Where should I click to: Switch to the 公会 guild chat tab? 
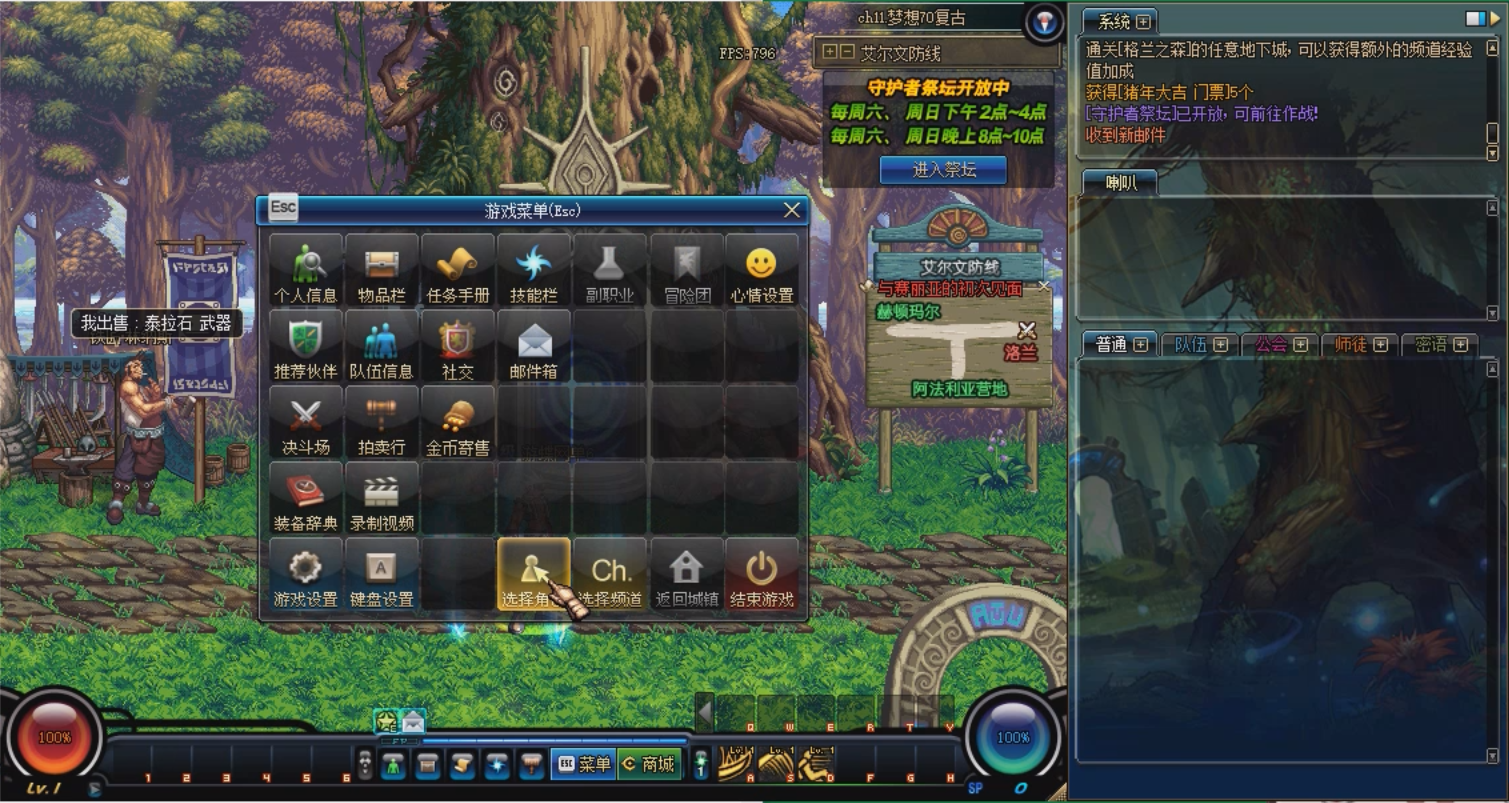click(x=1272, y=343)
